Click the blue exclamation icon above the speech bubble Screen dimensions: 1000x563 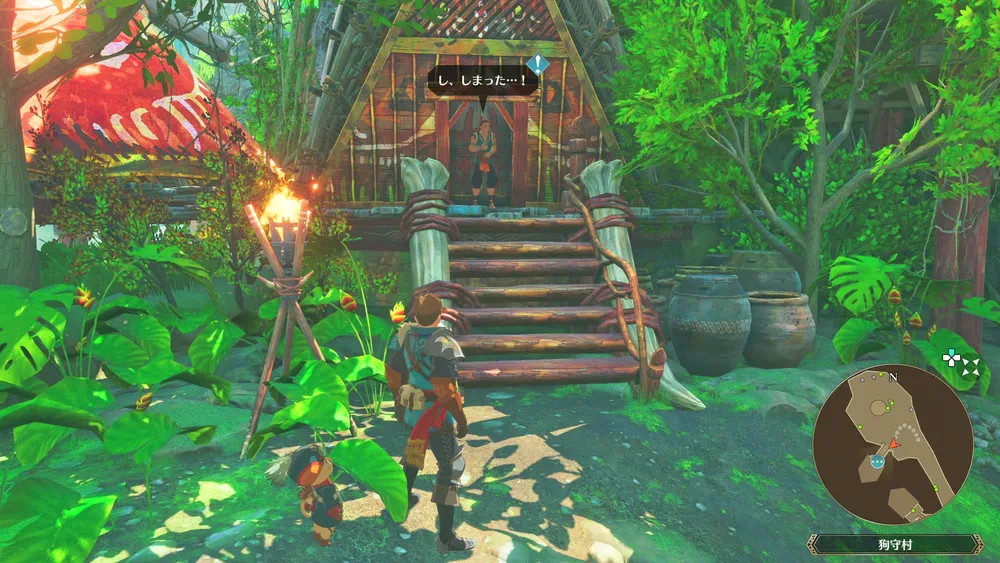538,66
